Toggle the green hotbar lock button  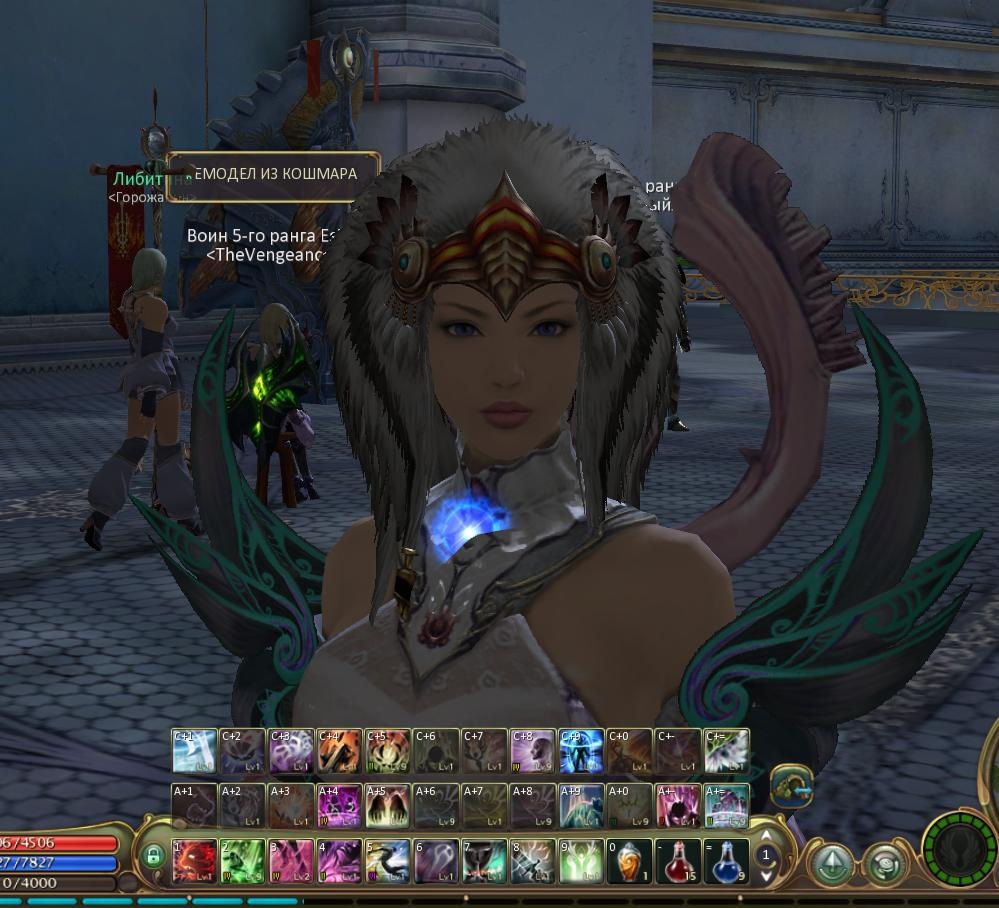click(x=152, y=857)
